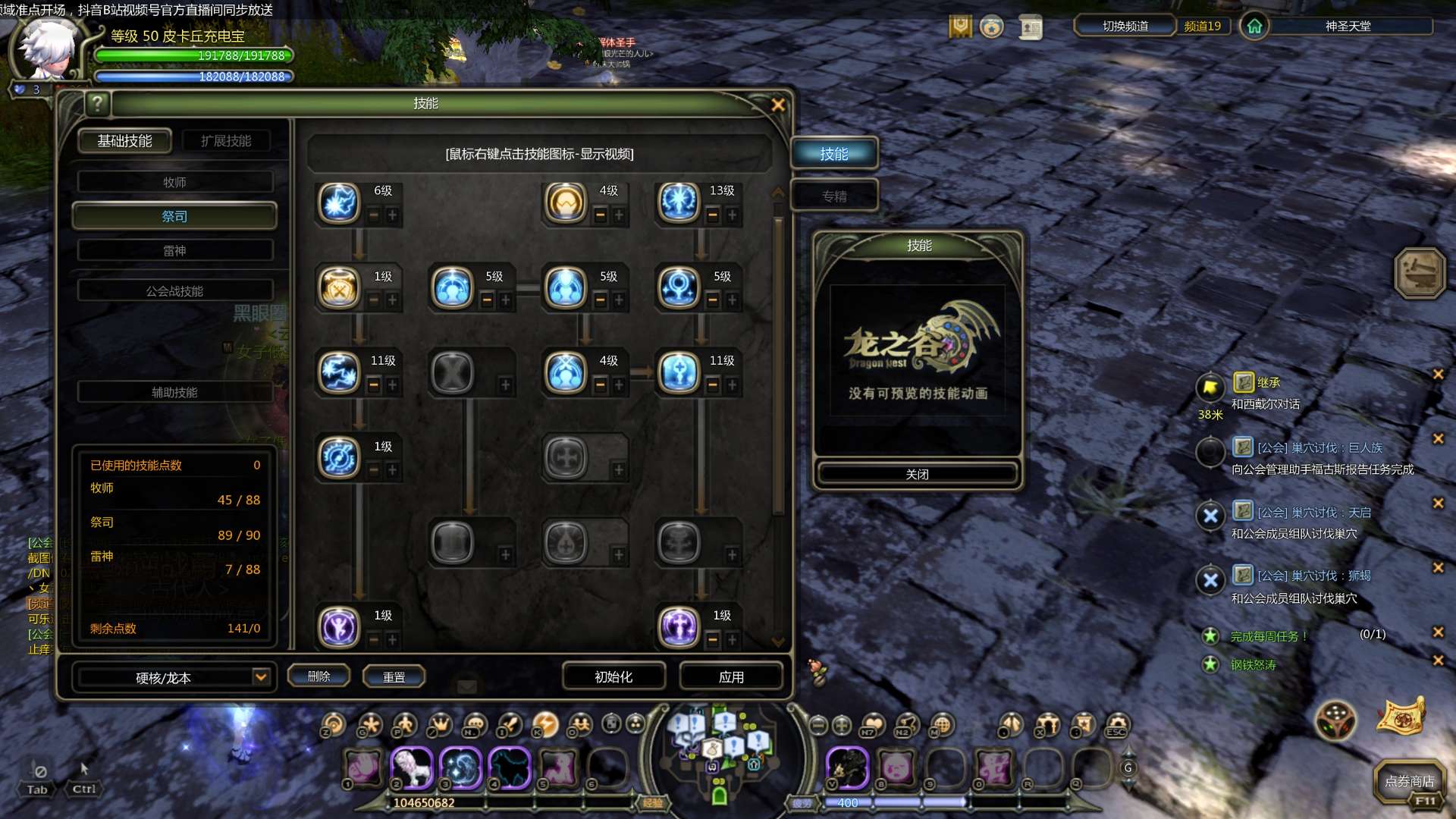Close the skill window with the X

777,105
